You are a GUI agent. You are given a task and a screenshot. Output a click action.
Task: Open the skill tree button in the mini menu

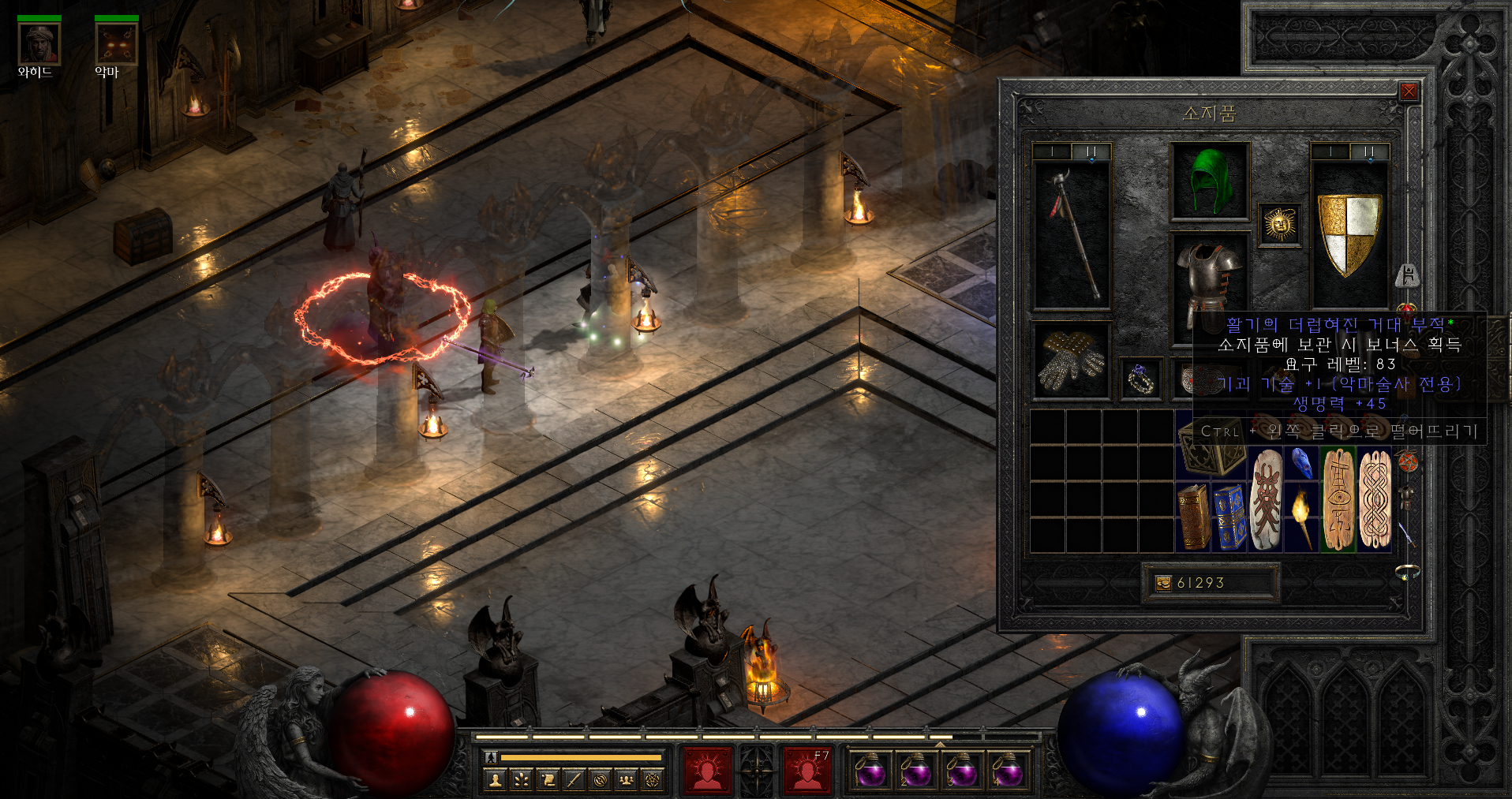coord(522,780)
